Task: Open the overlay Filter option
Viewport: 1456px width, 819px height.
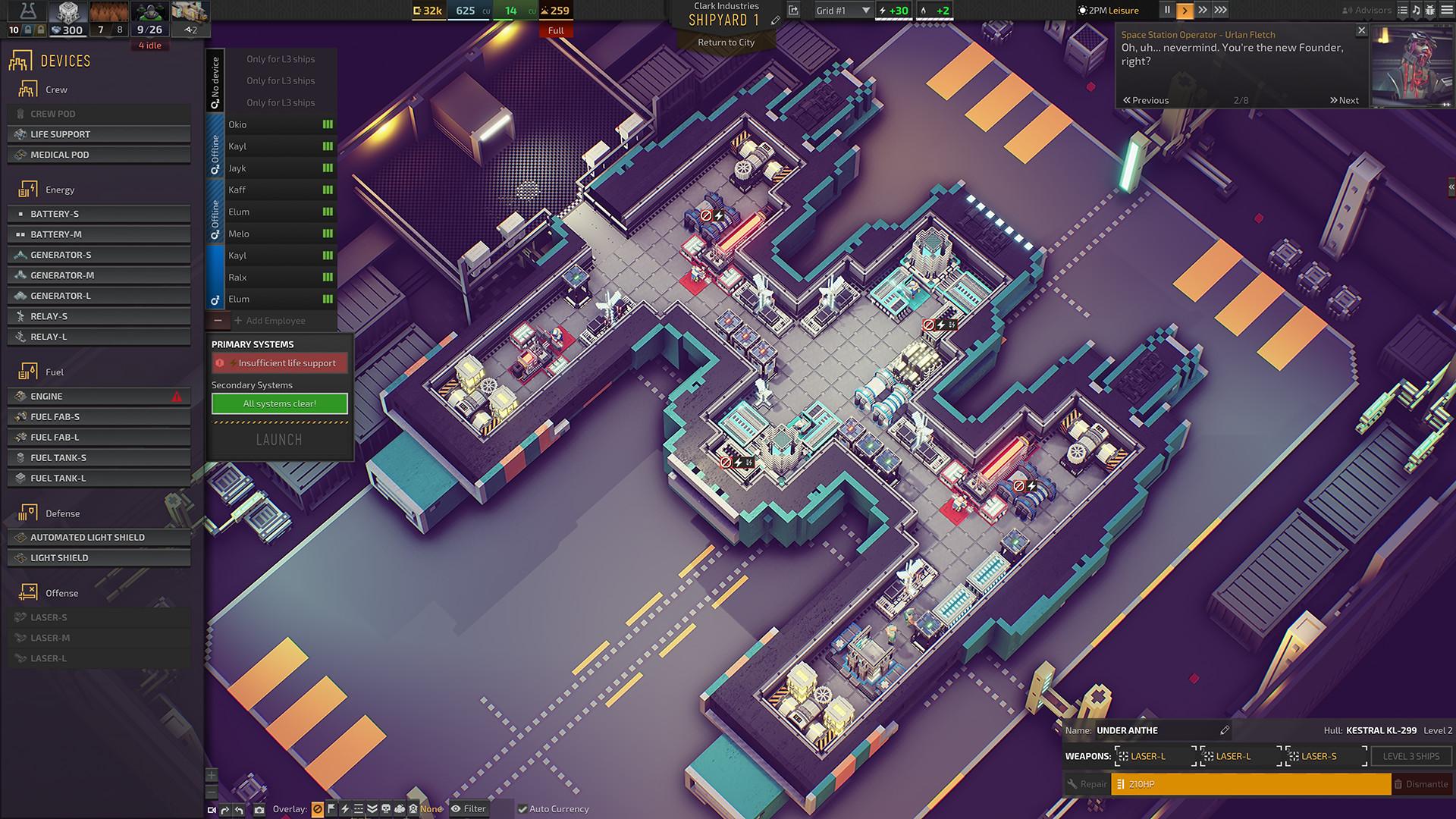Action: tap(469, 809)
